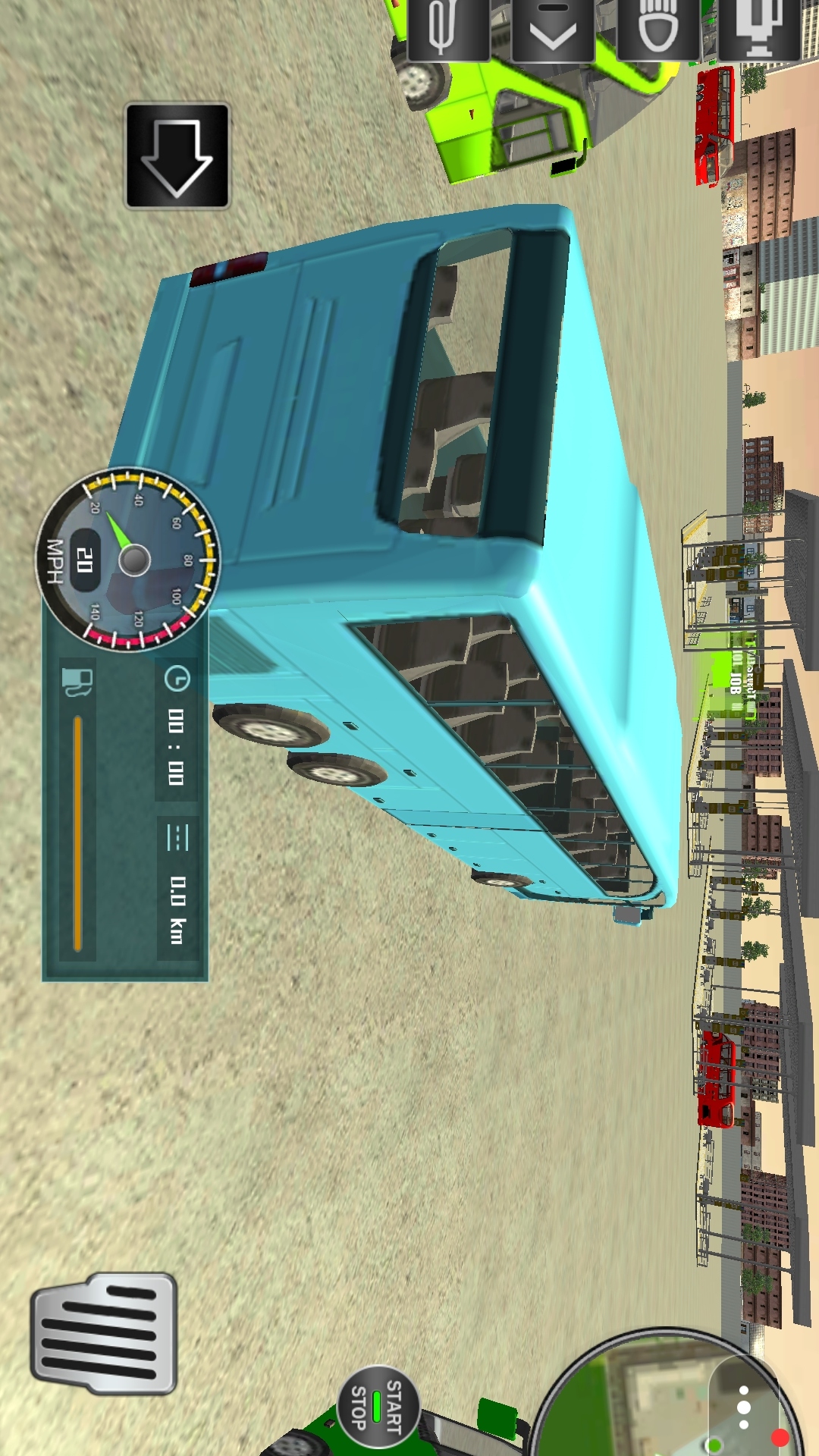Screen dimensions: 819x1456
Task: Tap the rightmost icon in the top row
Action: pos(759,30)
